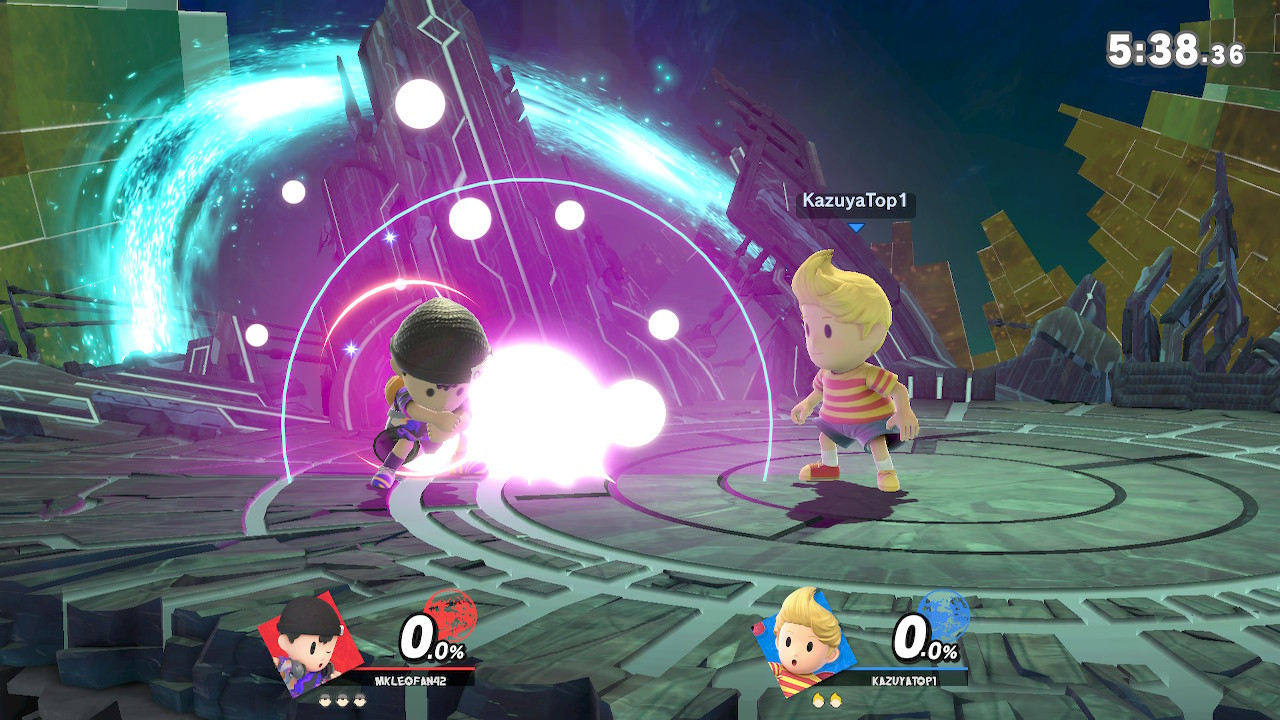Click the first Lucas stock head icon
This screenshot has width=1280, height=720.
tap(818, 699)
